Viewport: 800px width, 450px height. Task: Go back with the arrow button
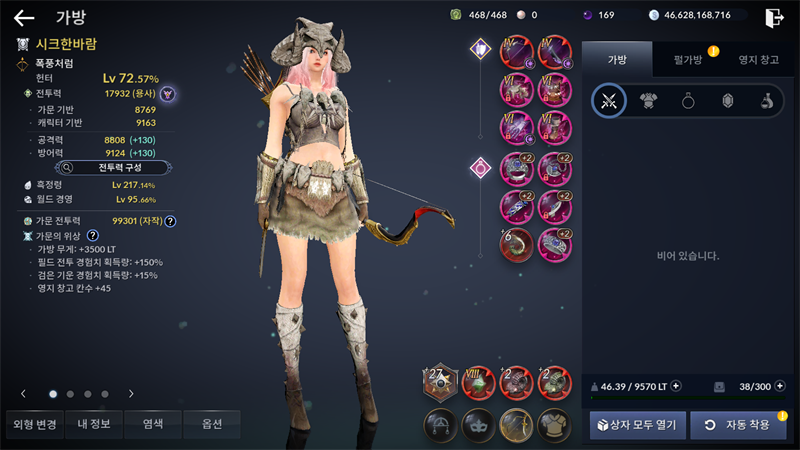24,17
